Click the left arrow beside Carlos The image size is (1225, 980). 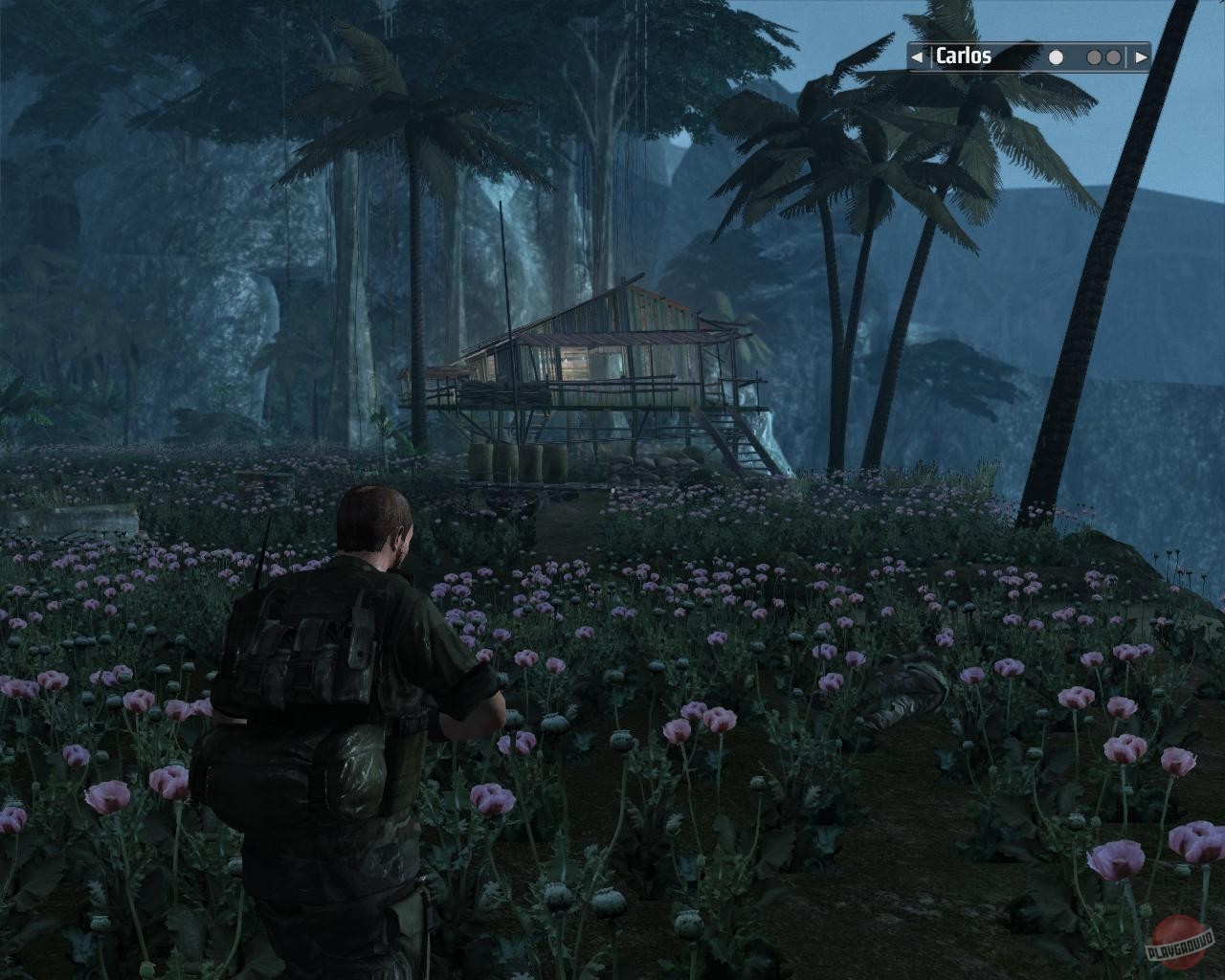pos(917,57)
